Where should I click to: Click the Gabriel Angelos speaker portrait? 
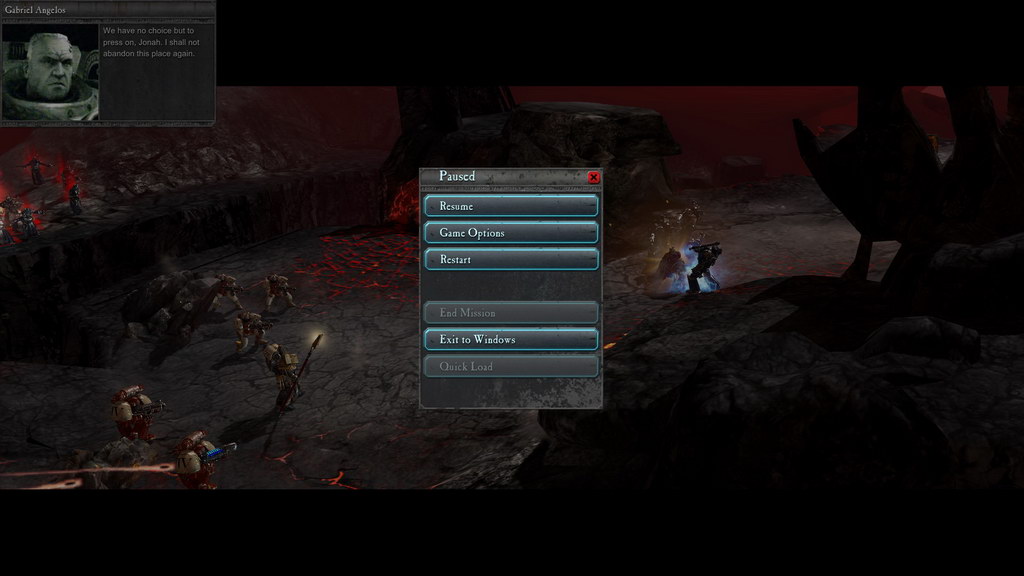51,72
